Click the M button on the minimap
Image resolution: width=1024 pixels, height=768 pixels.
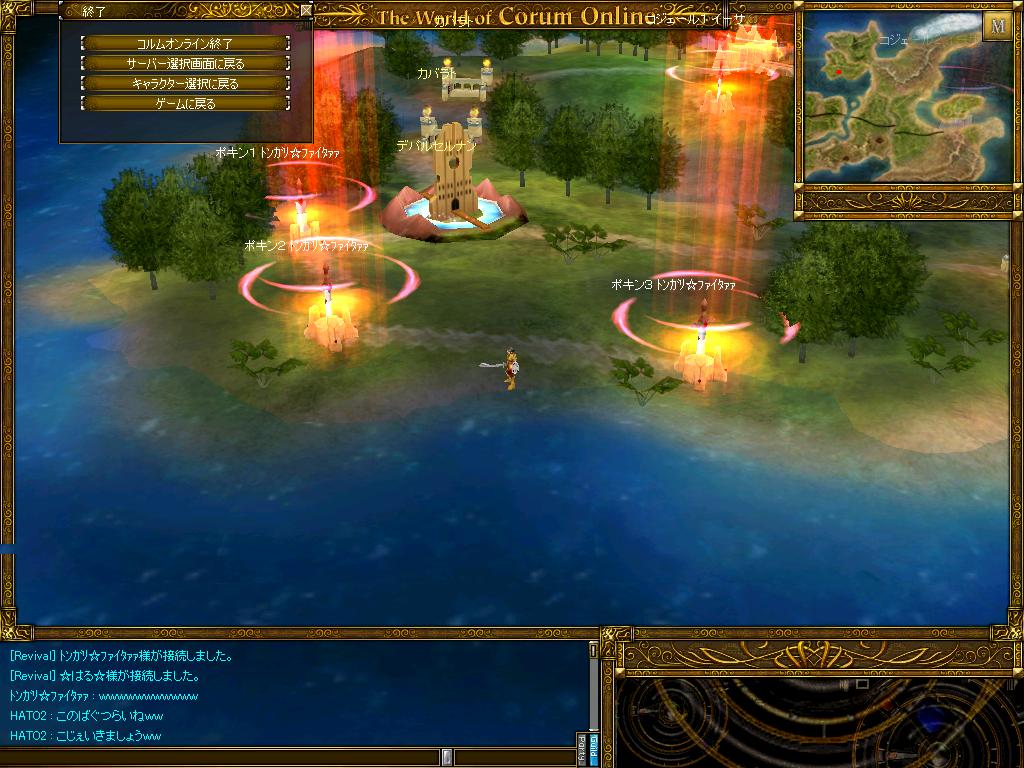pyautogui.click(x=996, y=26)
